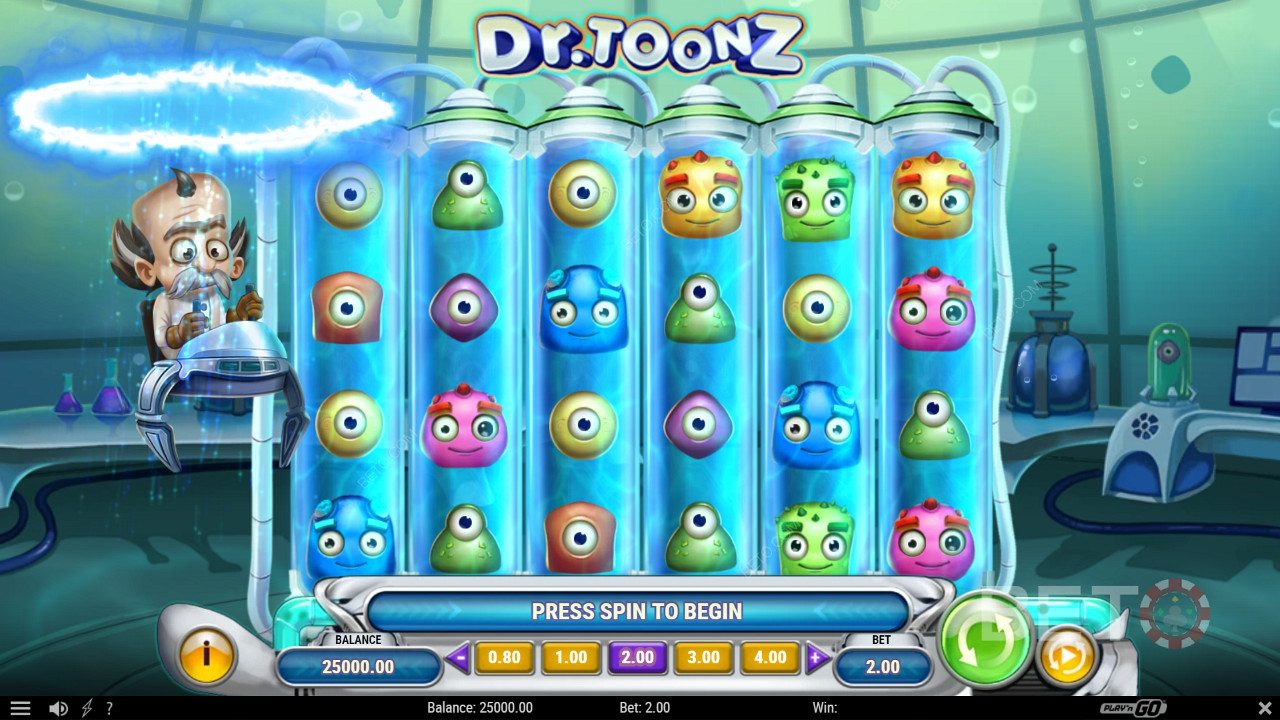Choose the 3.00 bet chip

[x=703, y=657]
